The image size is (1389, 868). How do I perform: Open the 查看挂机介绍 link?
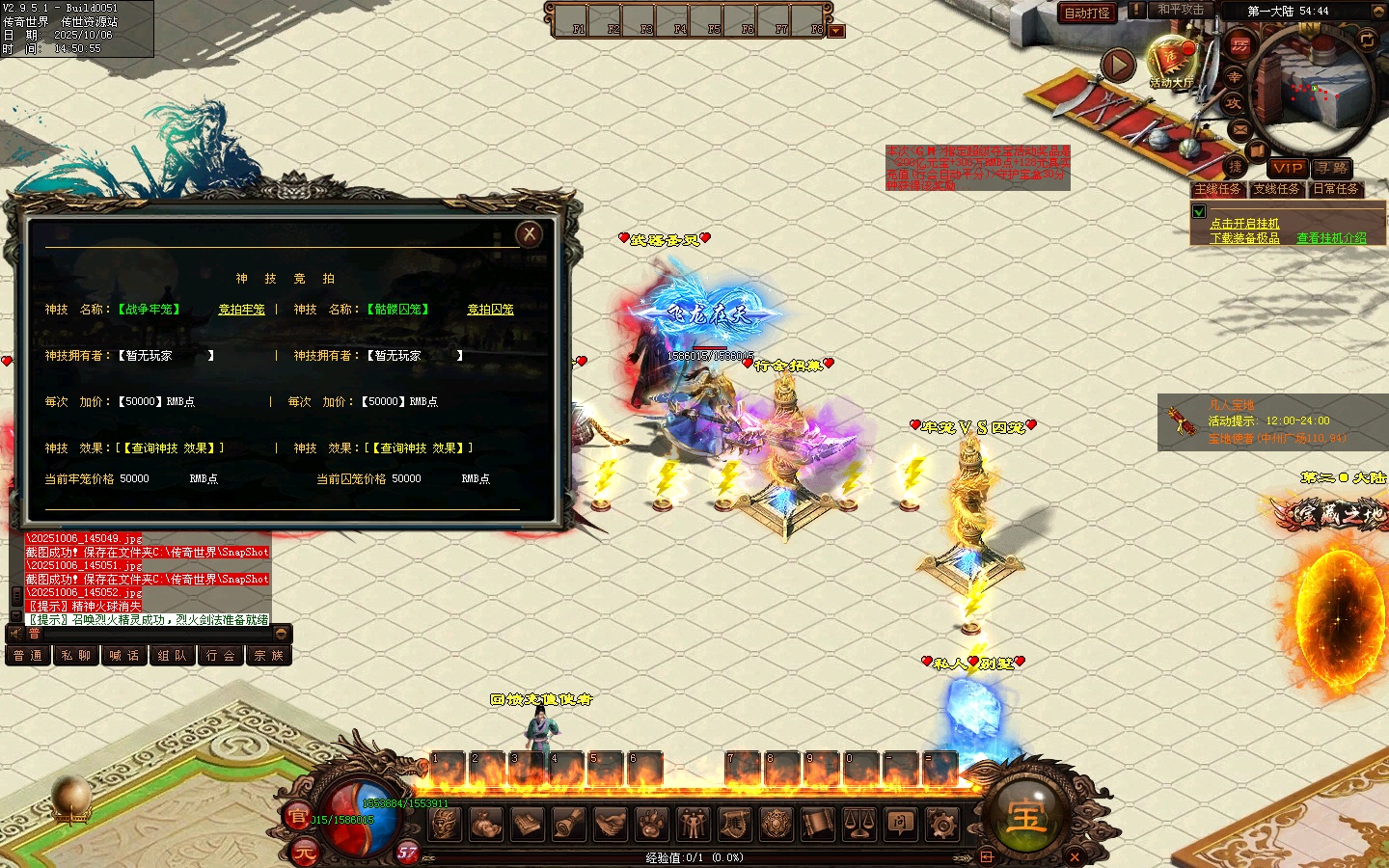tap(1331, 238)
